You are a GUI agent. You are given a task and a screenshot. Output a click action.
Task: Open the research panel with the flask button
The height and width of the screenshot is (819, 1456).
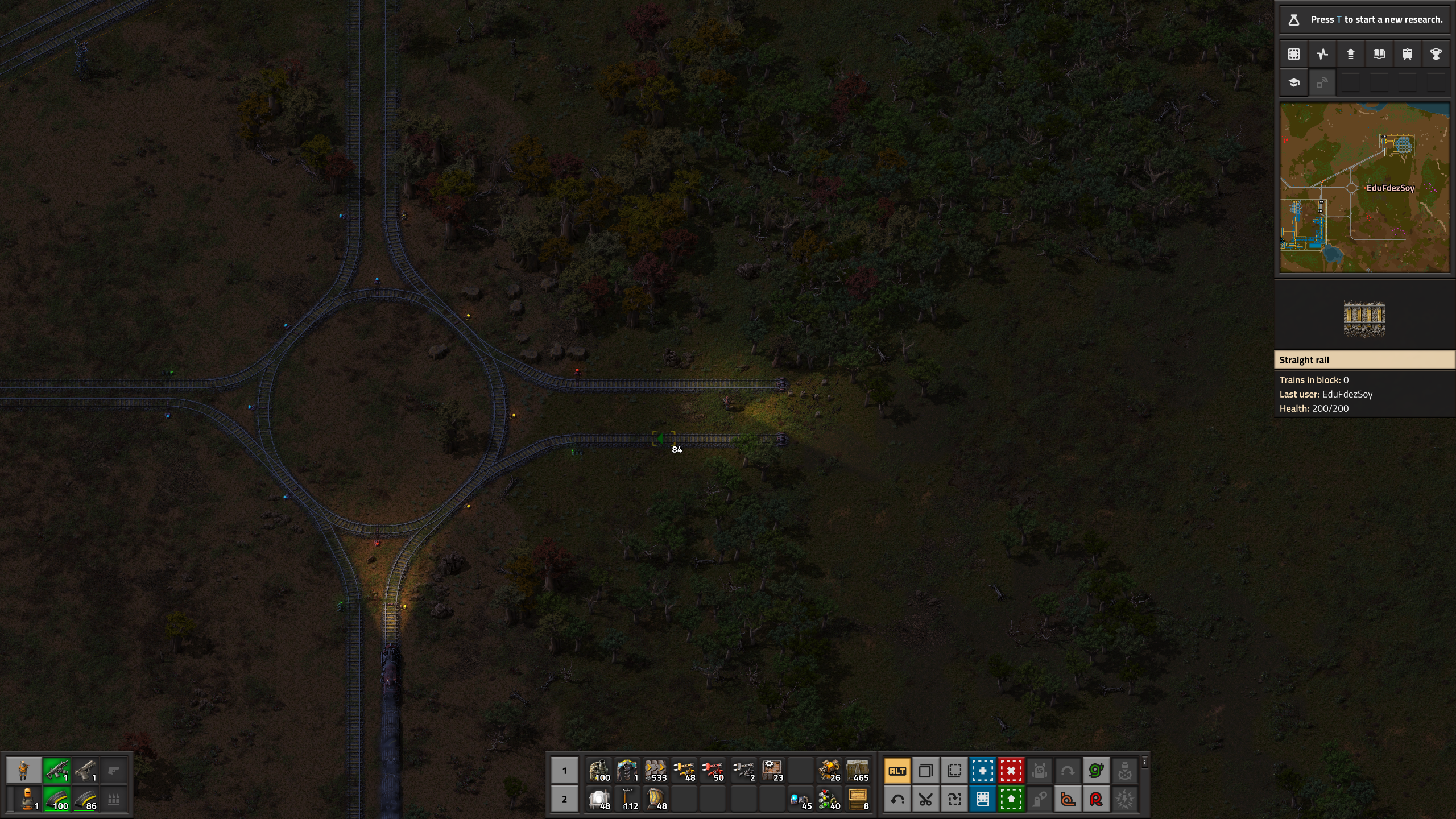click(x=1294, y=20)
